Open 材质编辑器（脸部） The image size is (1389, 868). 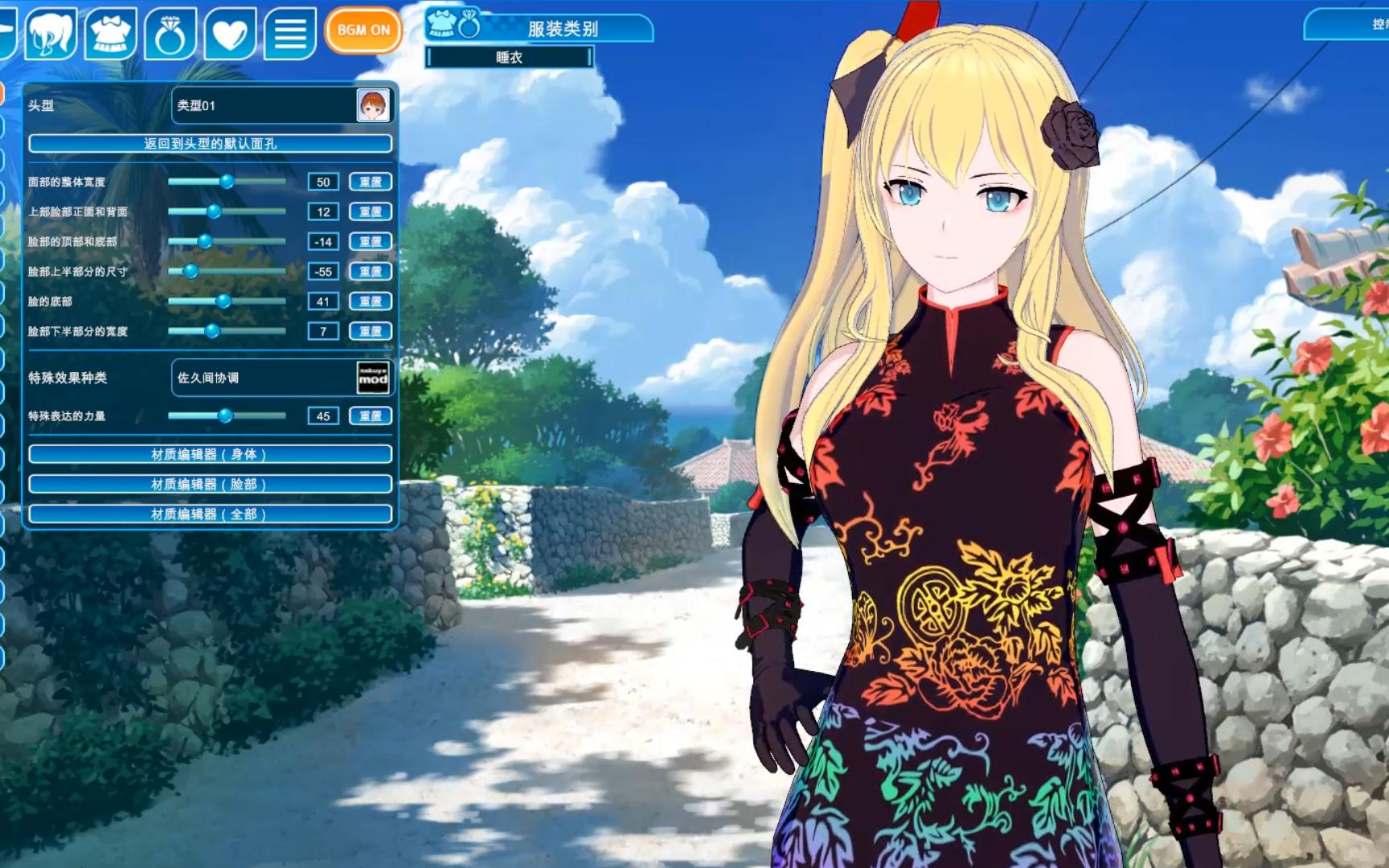tap(210, 484)
